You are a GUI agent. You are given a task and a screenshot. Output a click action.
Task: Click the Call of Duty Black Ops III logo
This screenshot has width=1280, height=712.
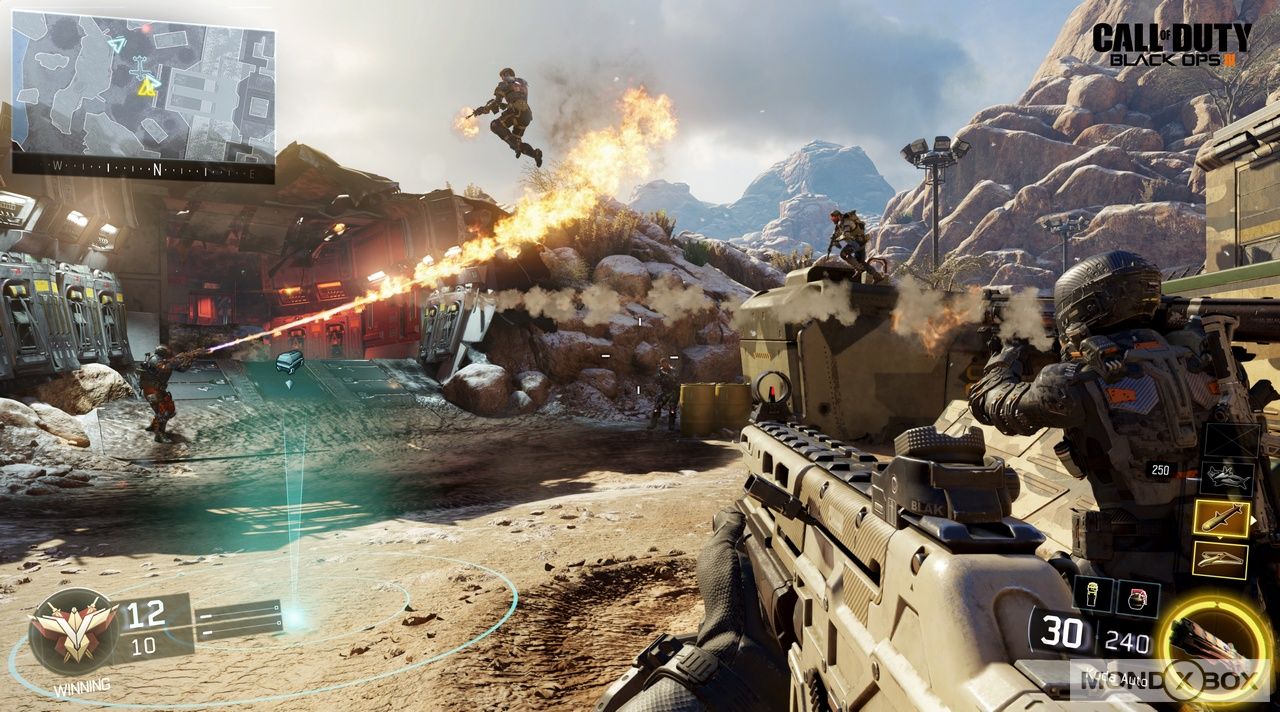[1171, 45]
